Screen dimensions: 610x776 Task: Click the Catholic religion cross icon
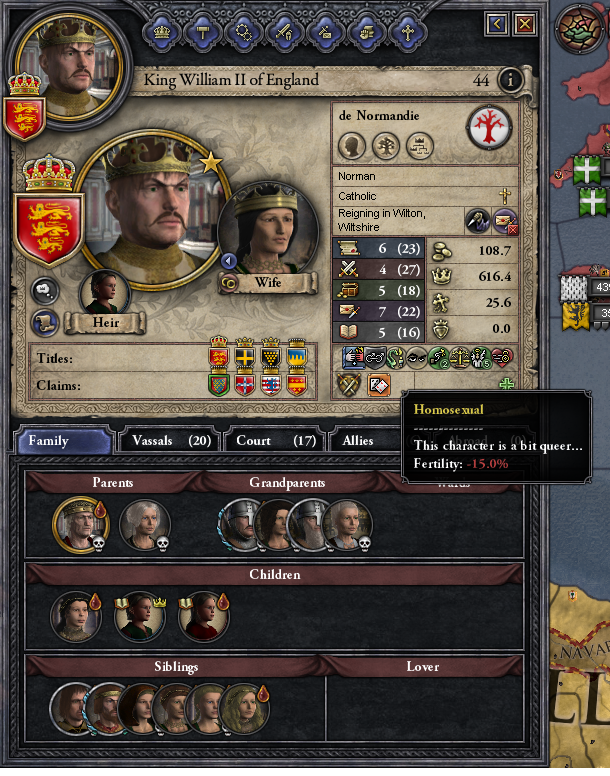(504, 196)
